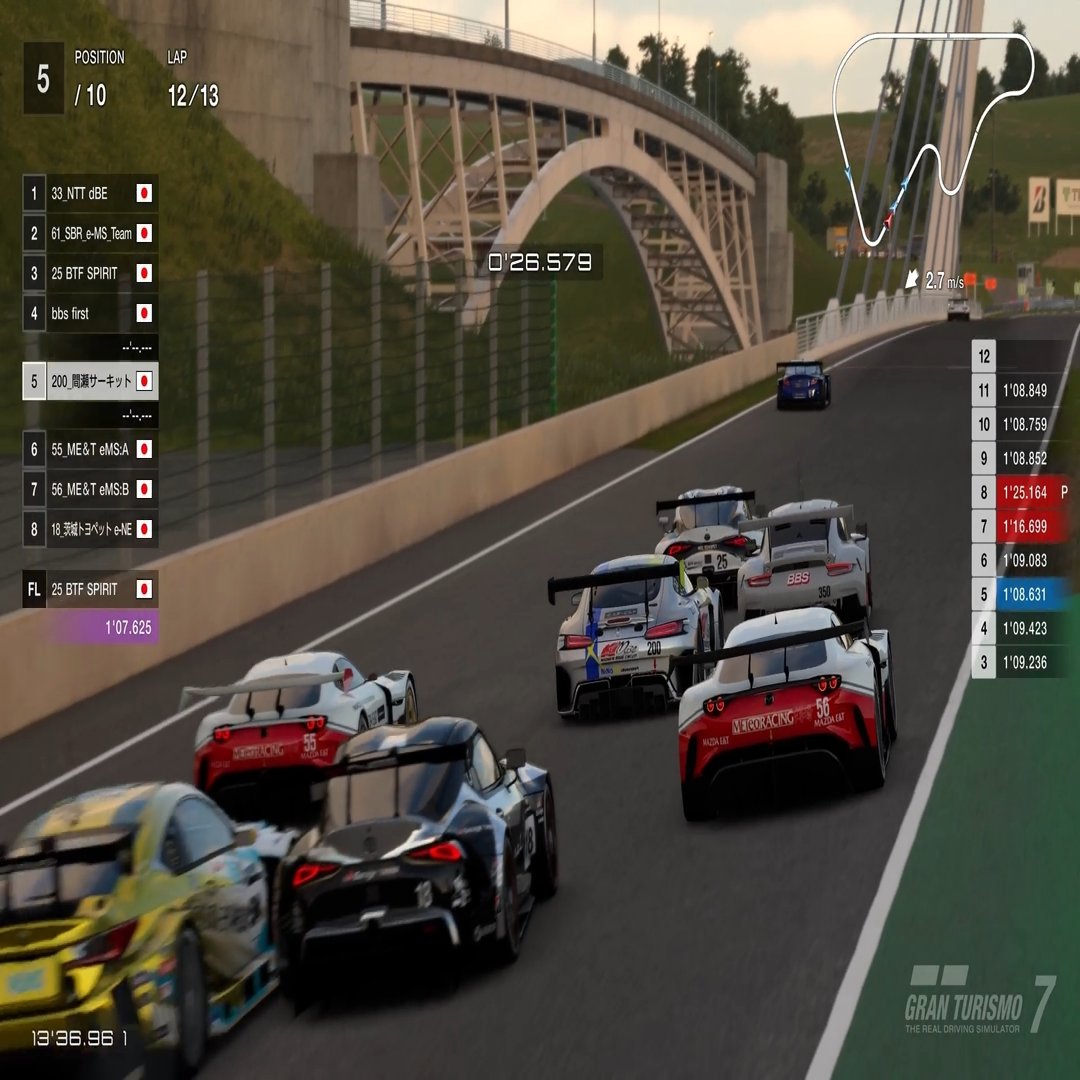Click the highlighted 200_間瀬サーキット row
Image resolution: width=1080 pixels, height=1080 pixels.
pyautogui.click(x=90, y=381)
